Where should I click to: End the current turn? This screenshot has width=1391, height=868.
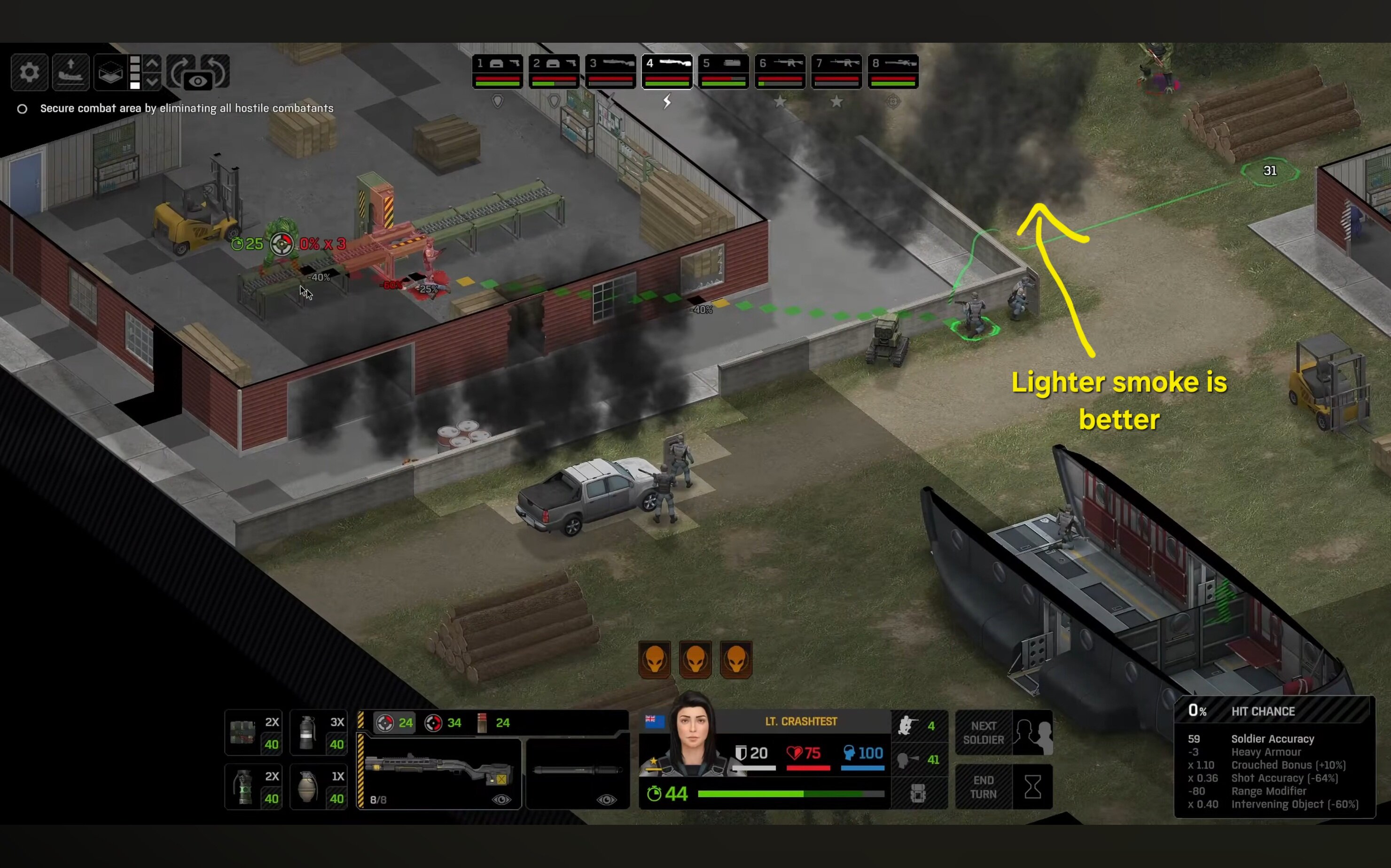[983, 787]
